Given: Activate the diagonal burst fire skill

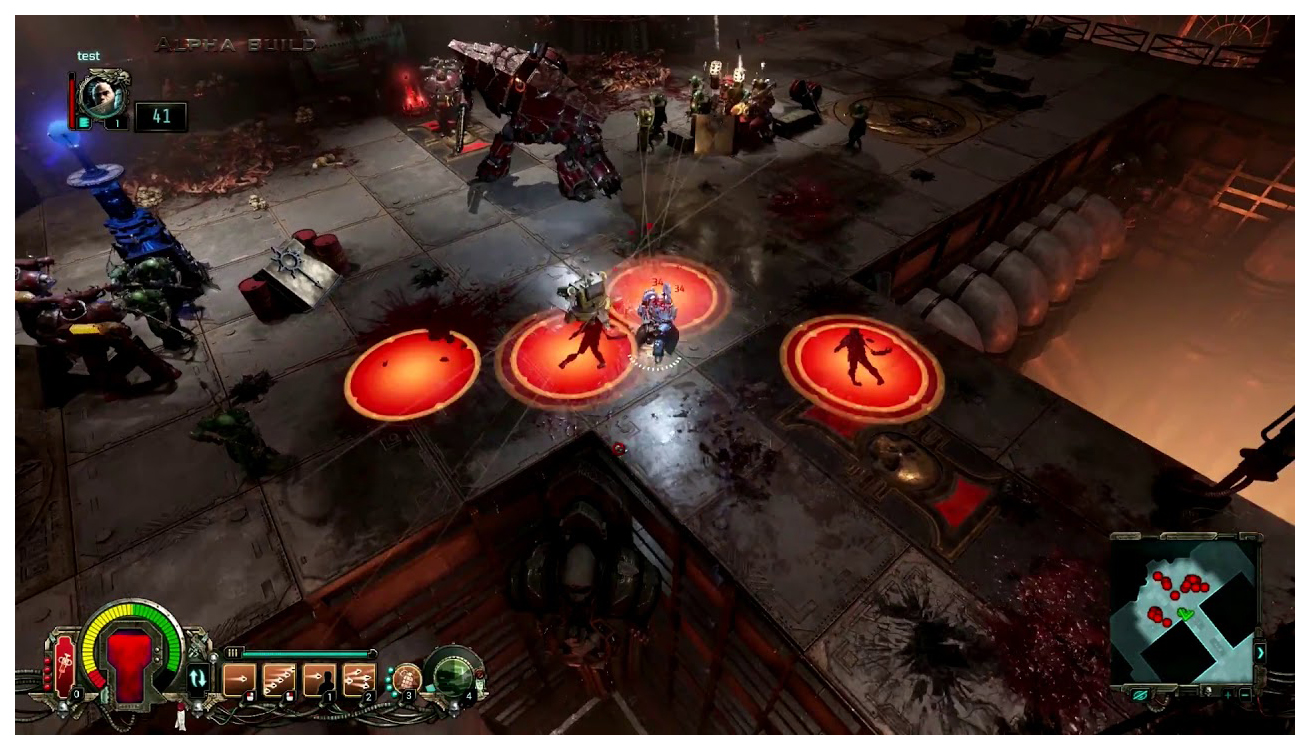Looking at the screenshot, I should pos(278,679).
